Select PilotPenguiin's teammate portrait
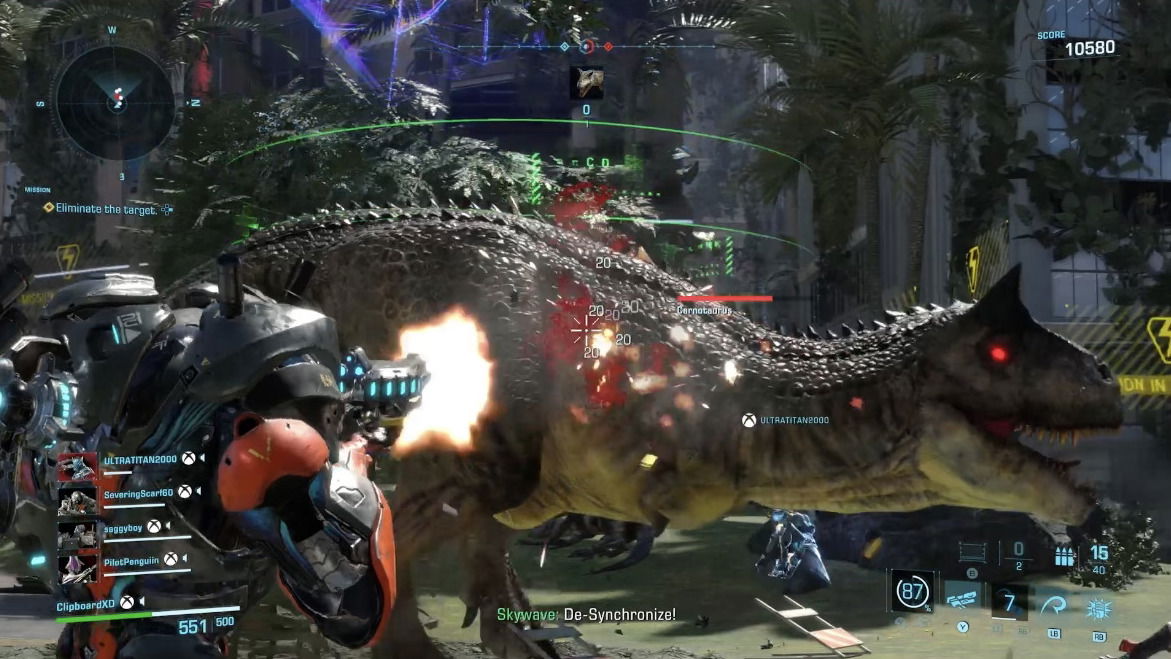1171x659 pixels. point(77,566)
